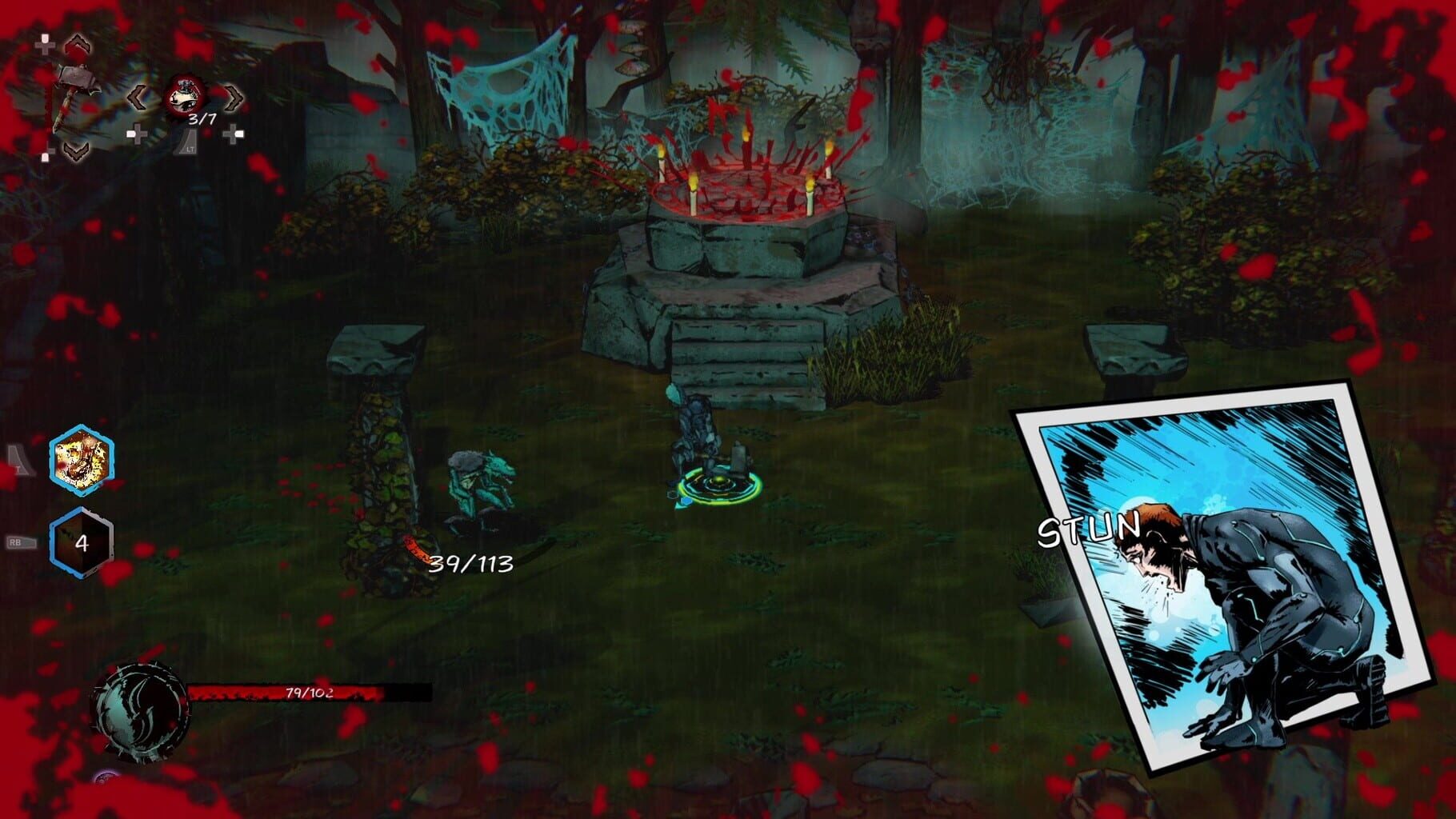The image size is (1456, 819).
Task: Click the LT trigger prompt under the watch
Action: (x=187, y=144)
